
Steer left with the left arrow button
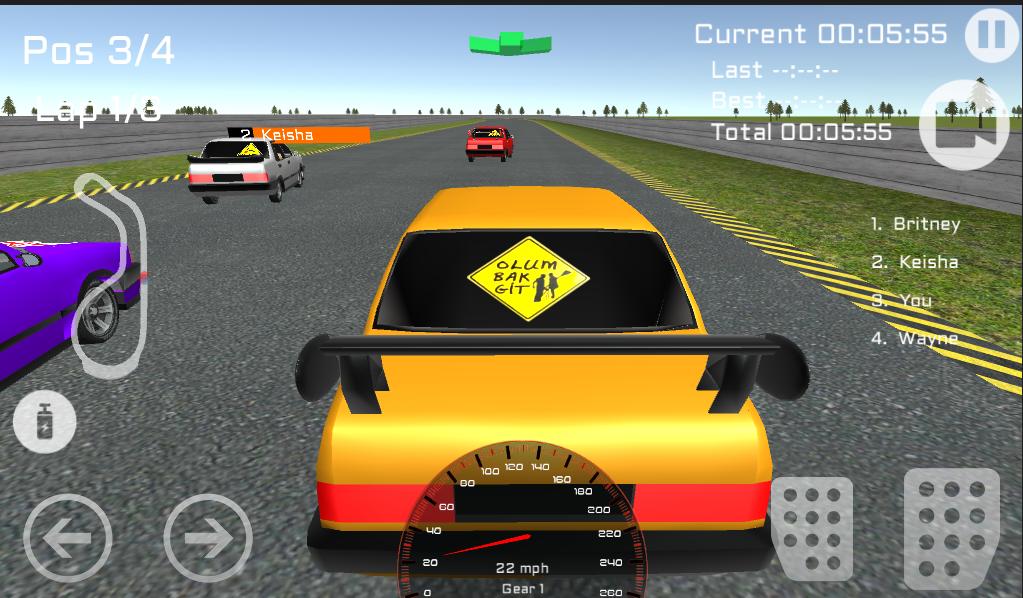[x=67, y=539]
